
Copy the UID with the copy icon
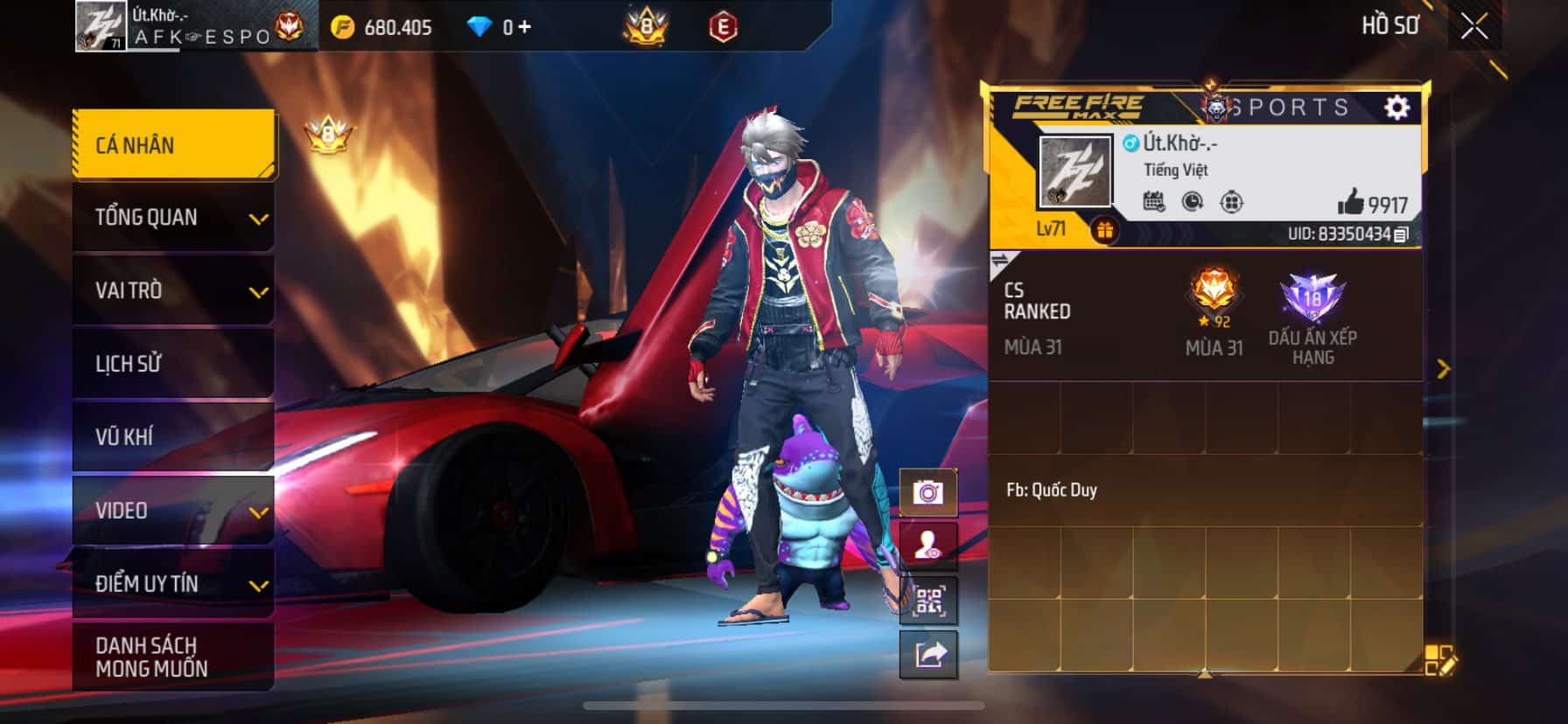(x=1401, y=234)
